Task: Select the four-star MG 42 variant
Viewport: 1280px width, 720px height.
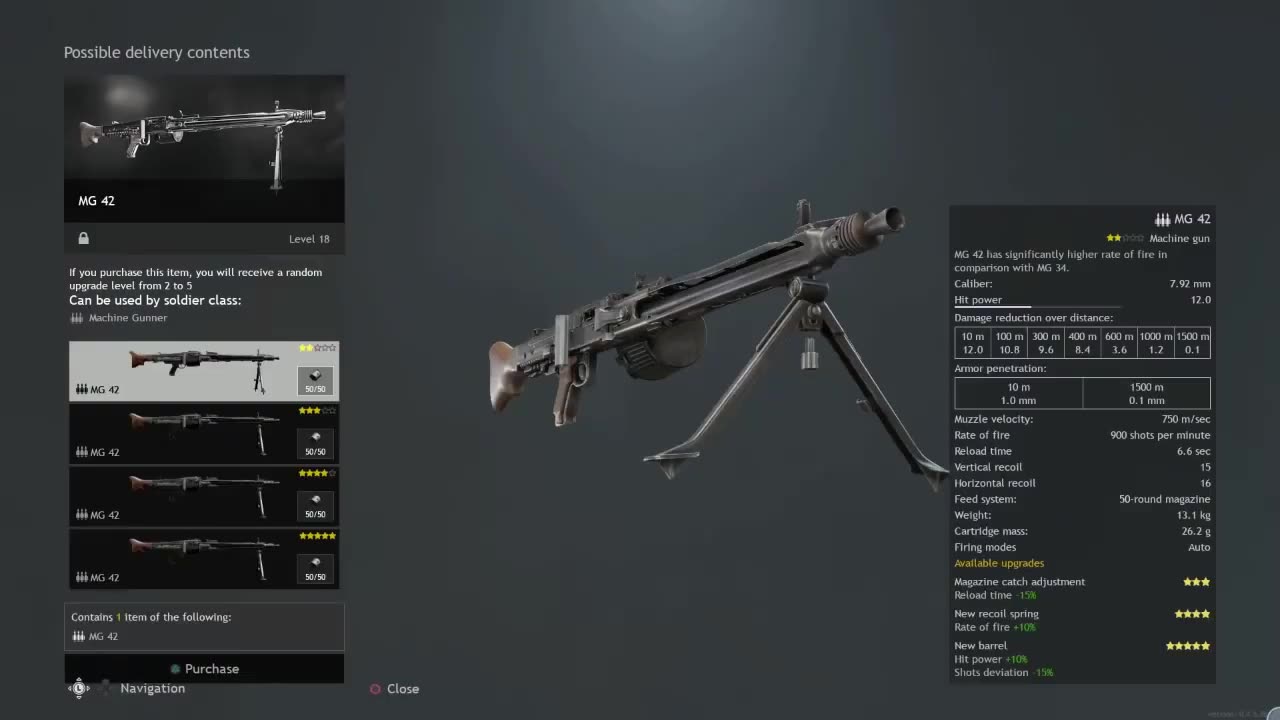Action: click(204, 496)
